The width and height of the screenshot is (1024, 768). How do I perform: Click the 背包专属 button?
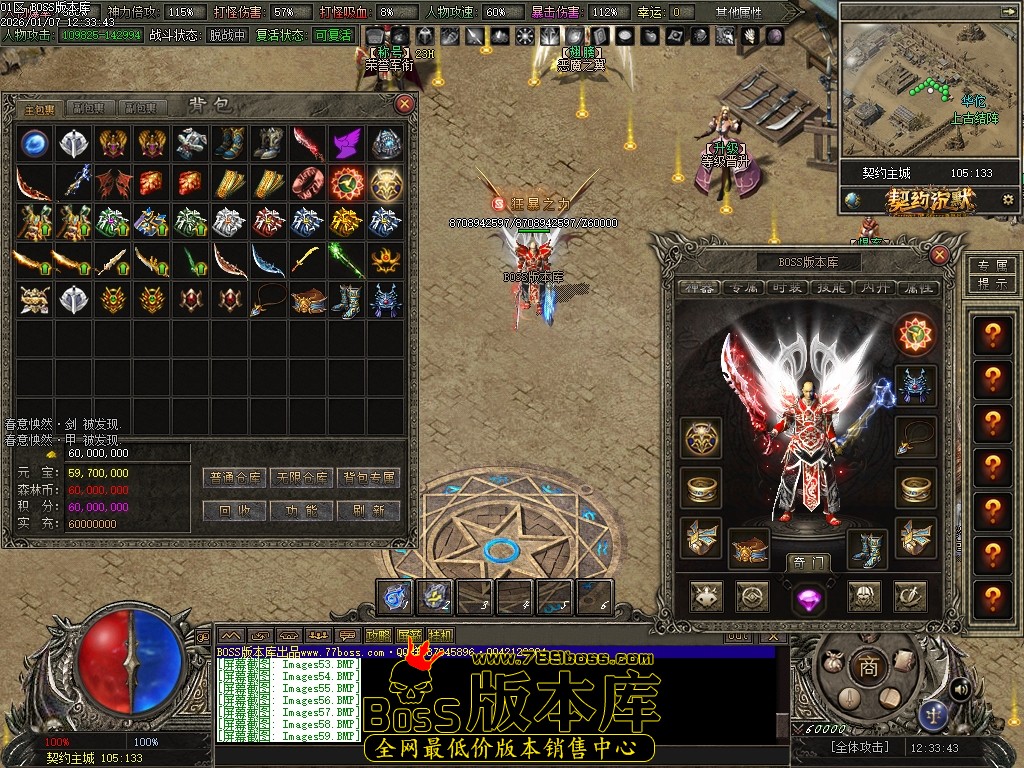click(x=369, y=478)
